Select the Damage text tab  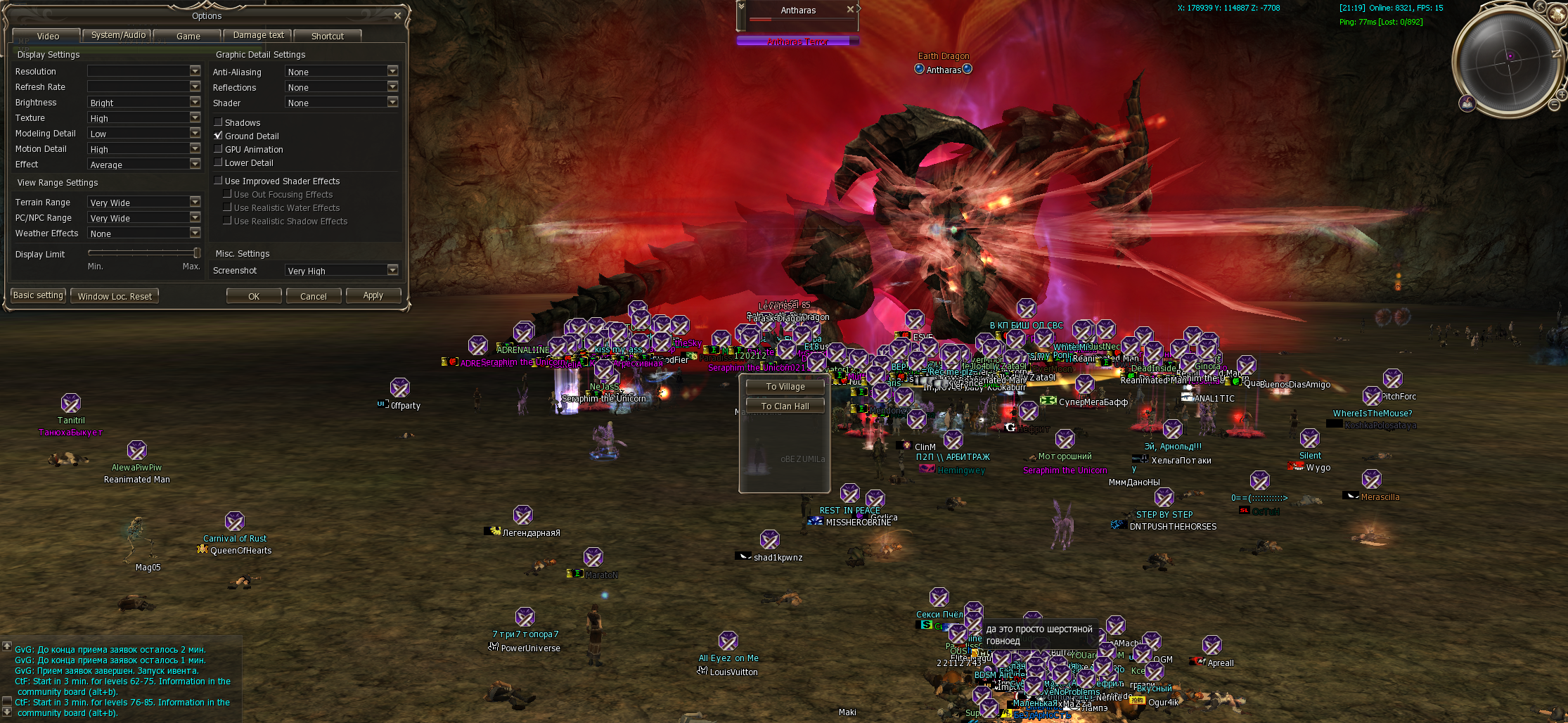(258, 35)
